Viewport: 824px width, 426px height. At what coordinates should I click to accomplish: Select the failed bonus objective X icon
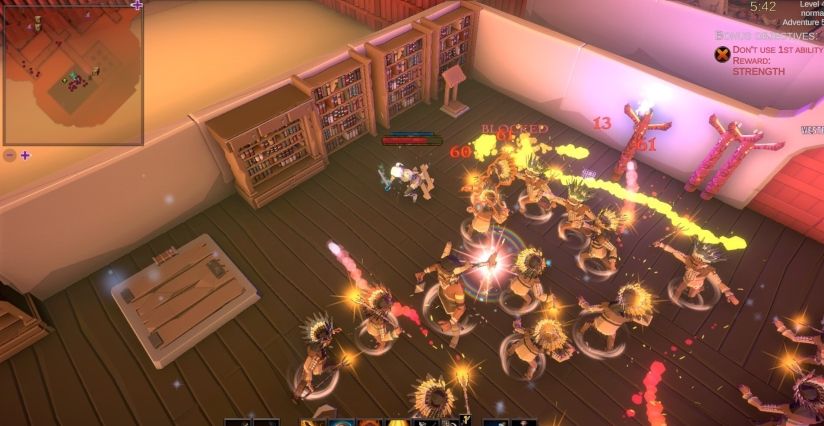(722, 54)
